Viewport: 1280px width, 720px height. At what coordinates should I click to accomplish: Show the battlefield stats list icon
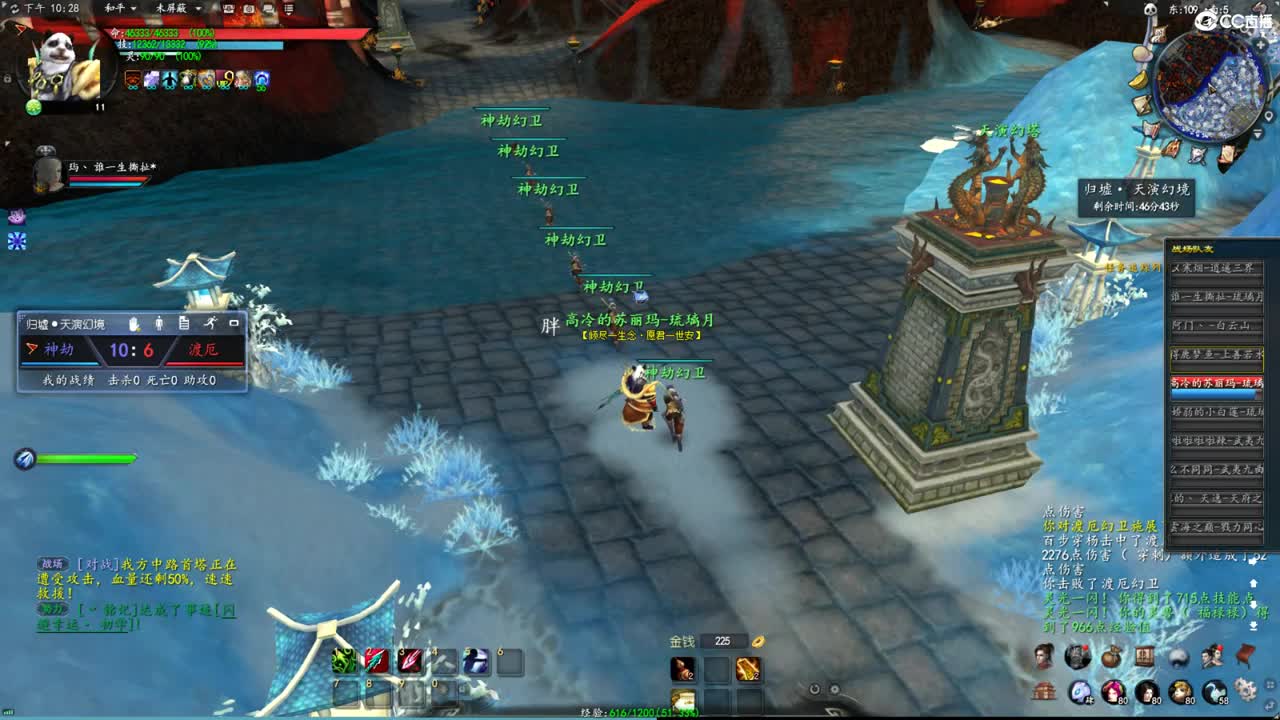coord(184,323)
